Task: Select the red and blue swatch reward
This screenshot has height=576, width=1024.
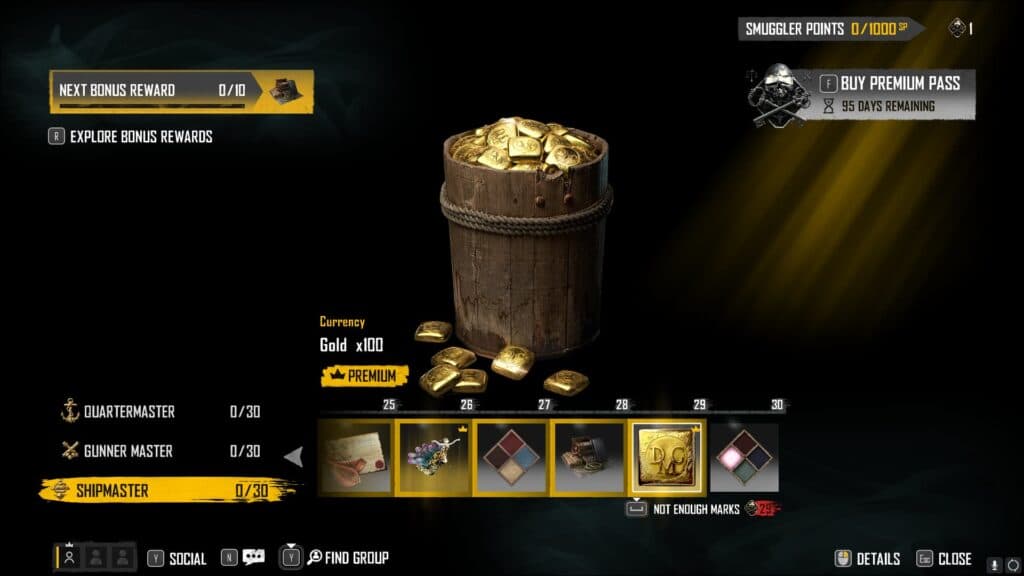Action: 511,458
